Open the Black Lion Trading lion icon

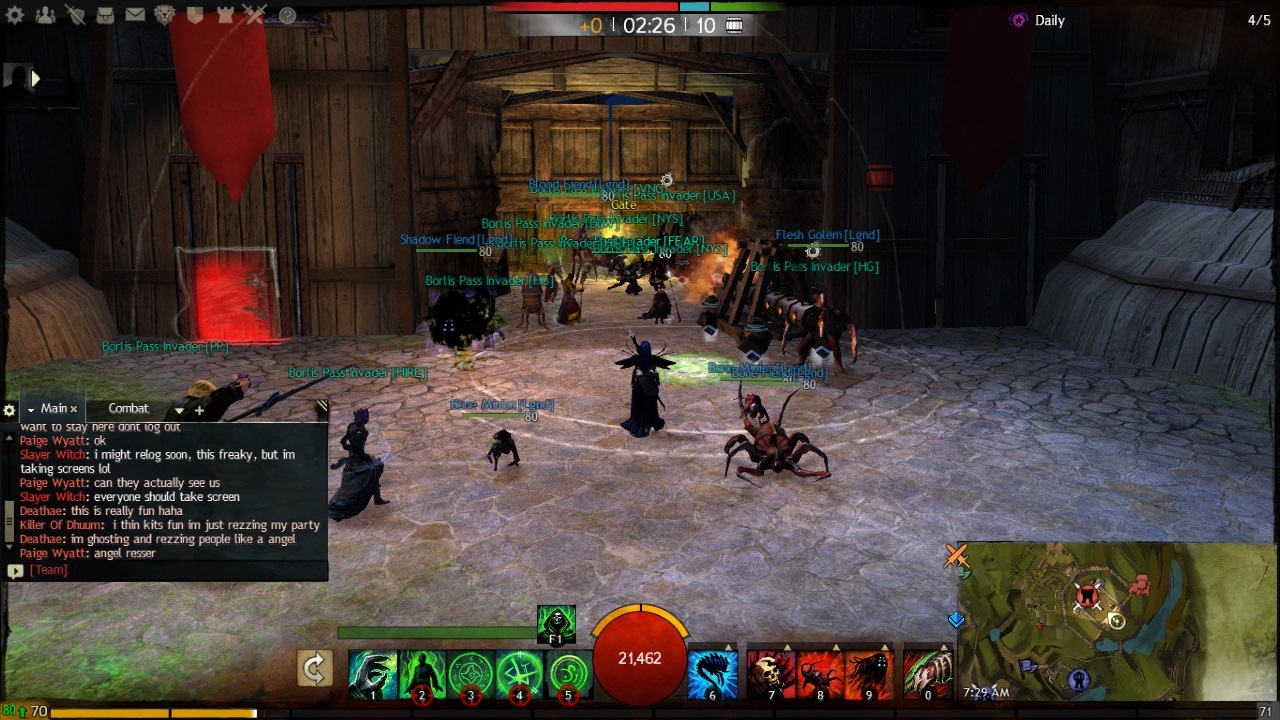pos(165,15)
